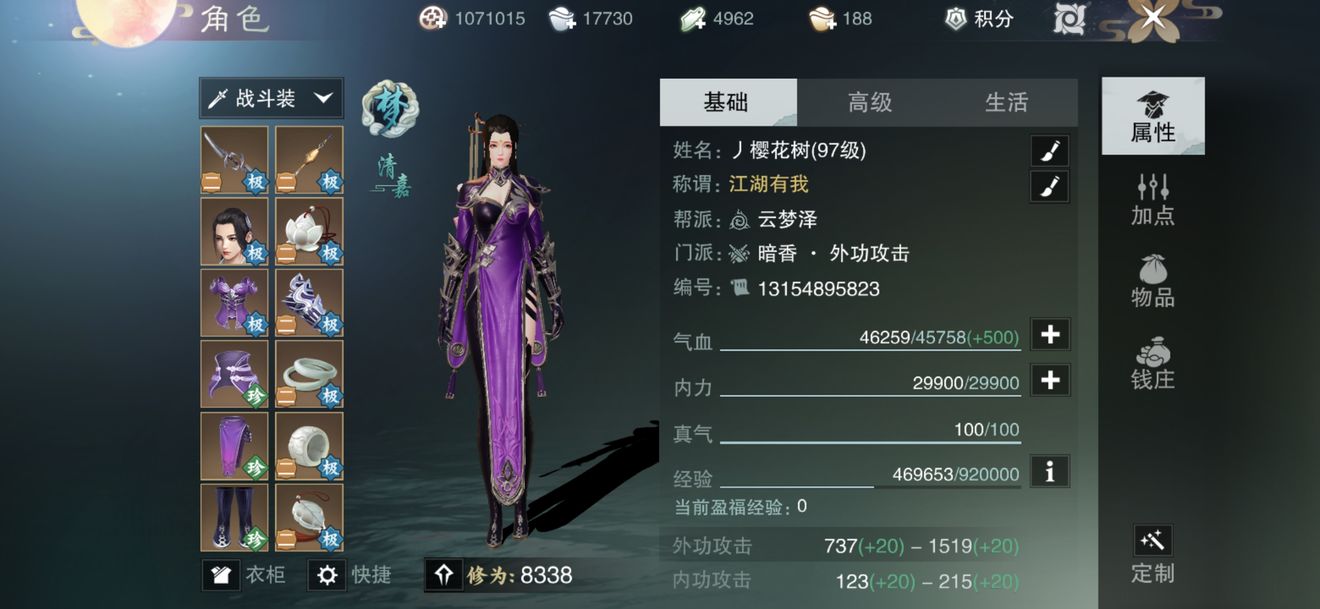Edit the 称谓 title
Screen dimensions: 1320x609
[x=1049, y=186]
